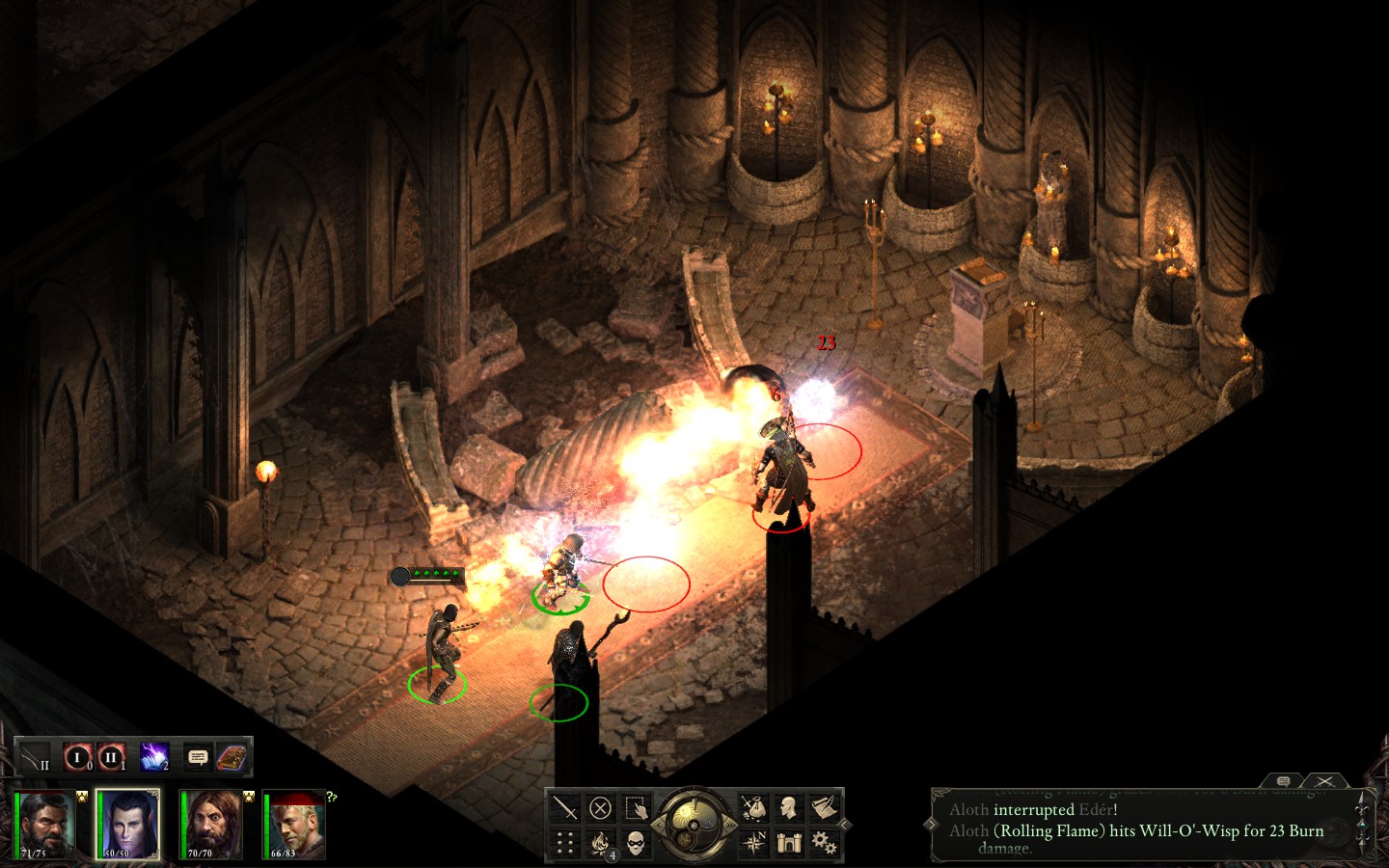
Task: Click the speech bubble icon on ability bar
Action: (198, 757)
